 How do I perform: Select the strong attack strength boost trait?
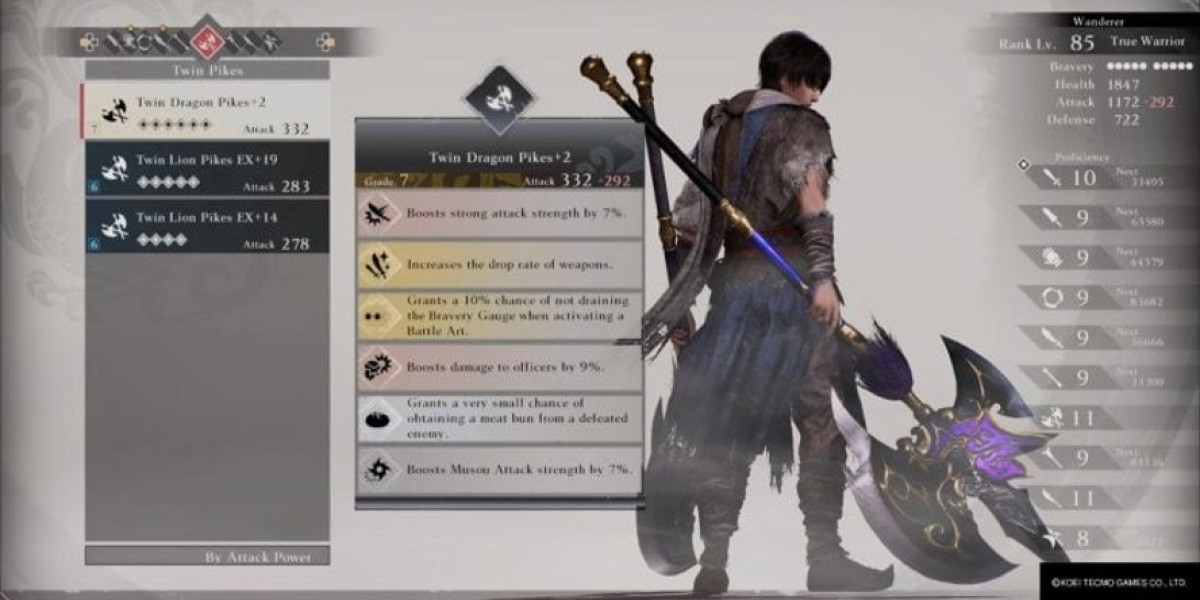[499, 214]
